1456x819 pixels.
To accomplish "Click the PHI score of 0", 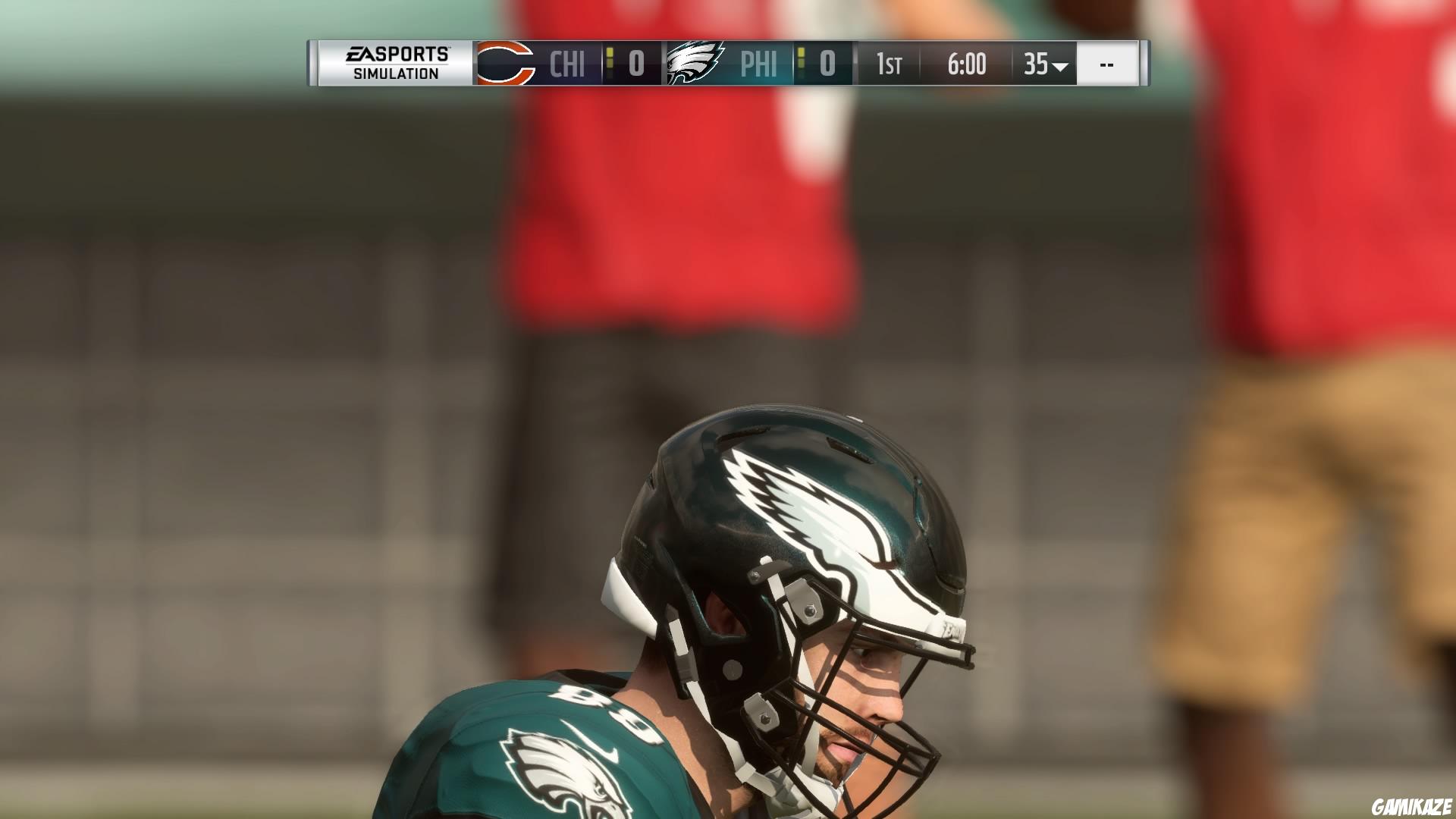I will (x=827, y=64).
